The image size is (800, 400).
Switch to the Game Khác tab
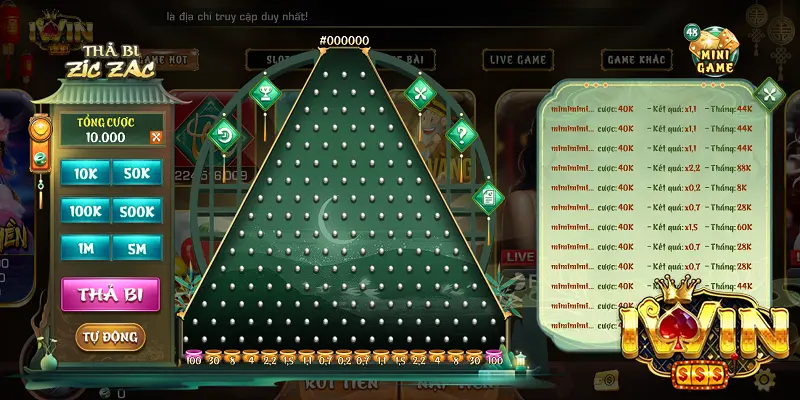[x=634, y=60]
